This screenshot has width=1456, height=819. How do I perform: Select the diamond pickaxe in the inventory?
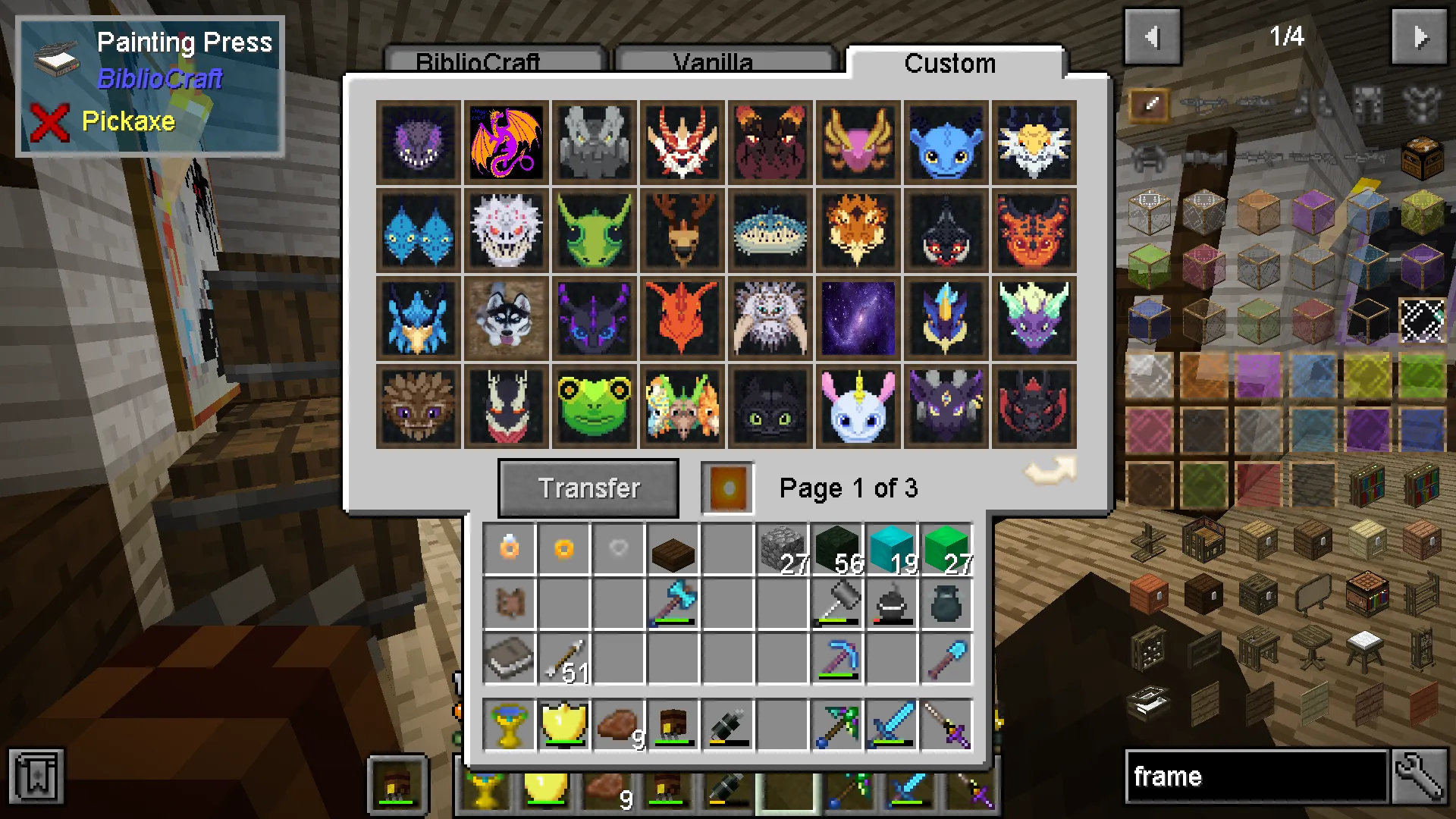pos(836,658)
